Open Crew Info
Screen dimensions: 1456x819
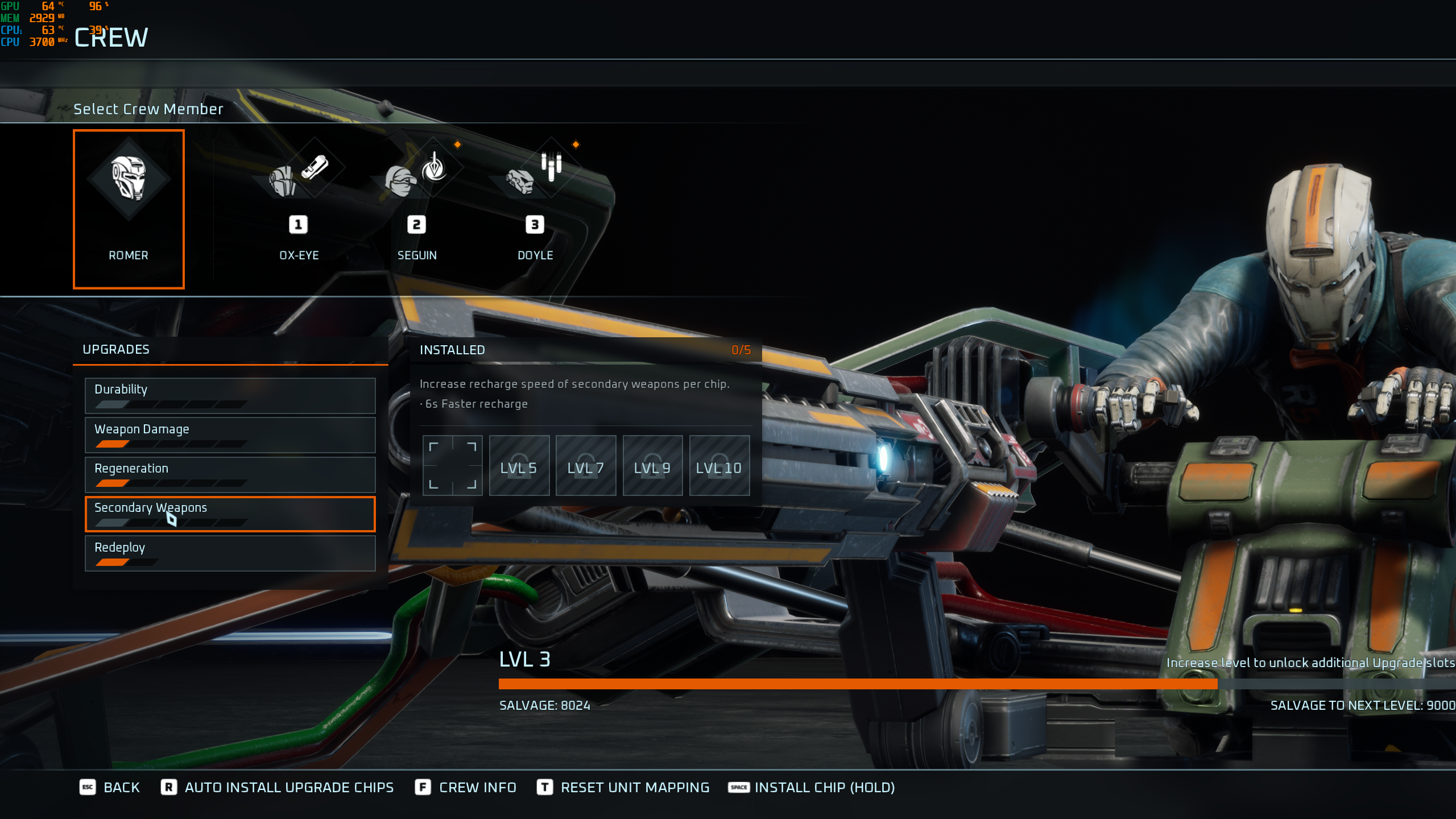[x=466, y=787]
